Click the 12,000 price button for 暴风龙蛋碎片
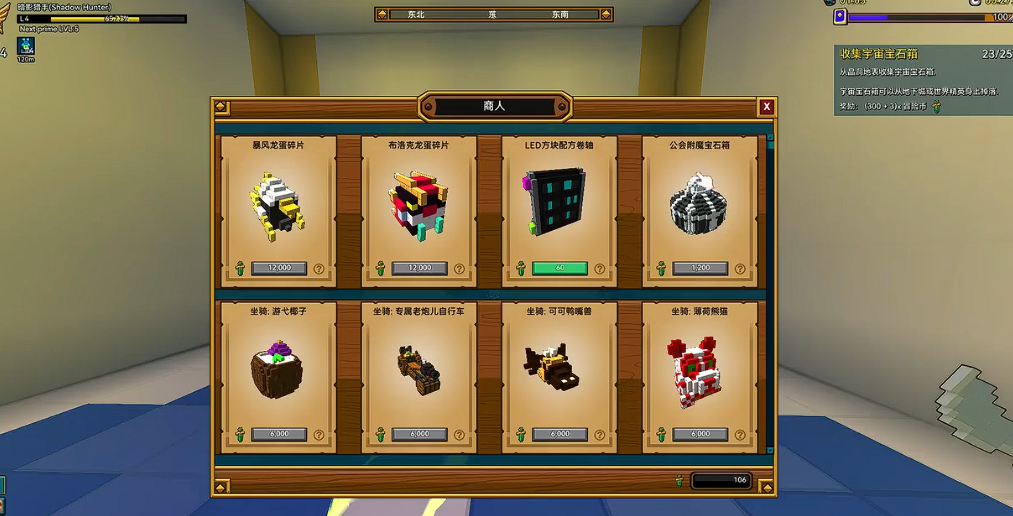The height and width of the screenshot is (516, 1013). [x=279, y=268]
